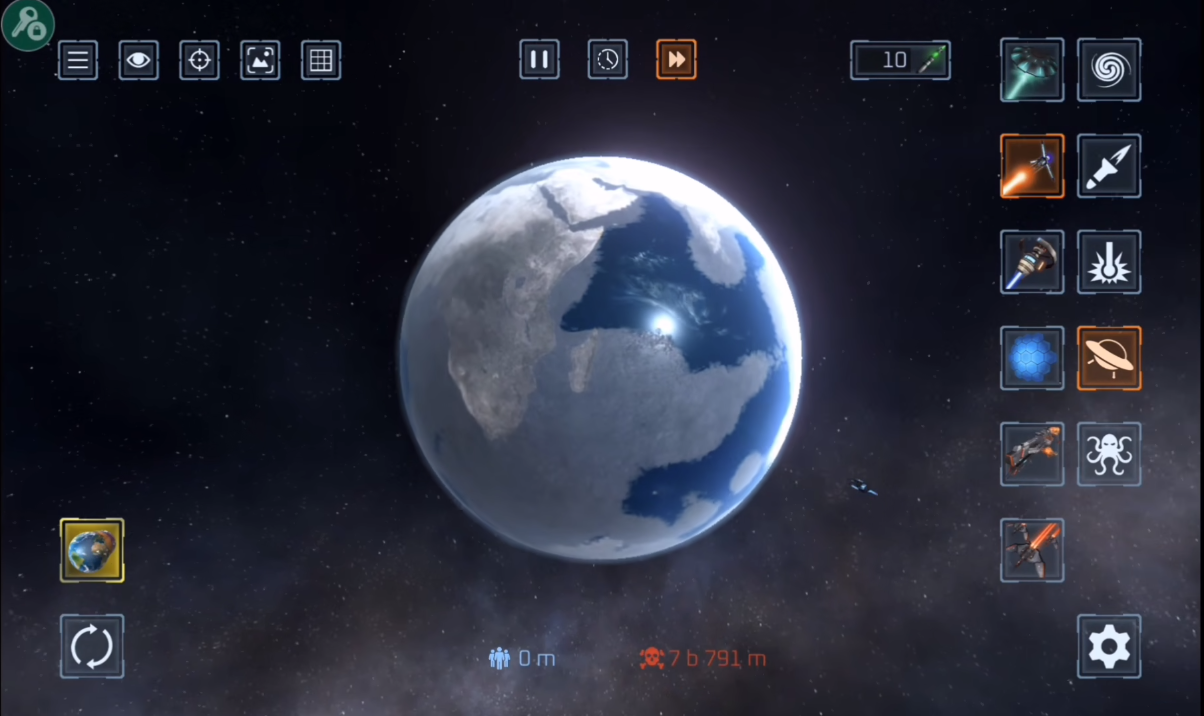Viewport: 1204px width, 716px height.
Task: Select the flying saucer weapon
Action: (1109, 358)
